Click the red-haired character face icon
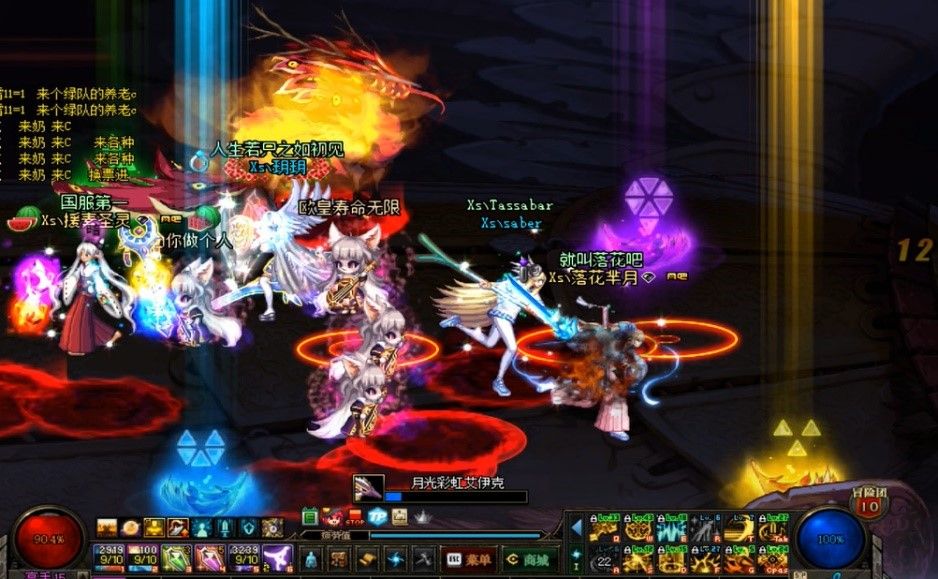This screenshot has width=938, height=579. [x=333, y=517]
